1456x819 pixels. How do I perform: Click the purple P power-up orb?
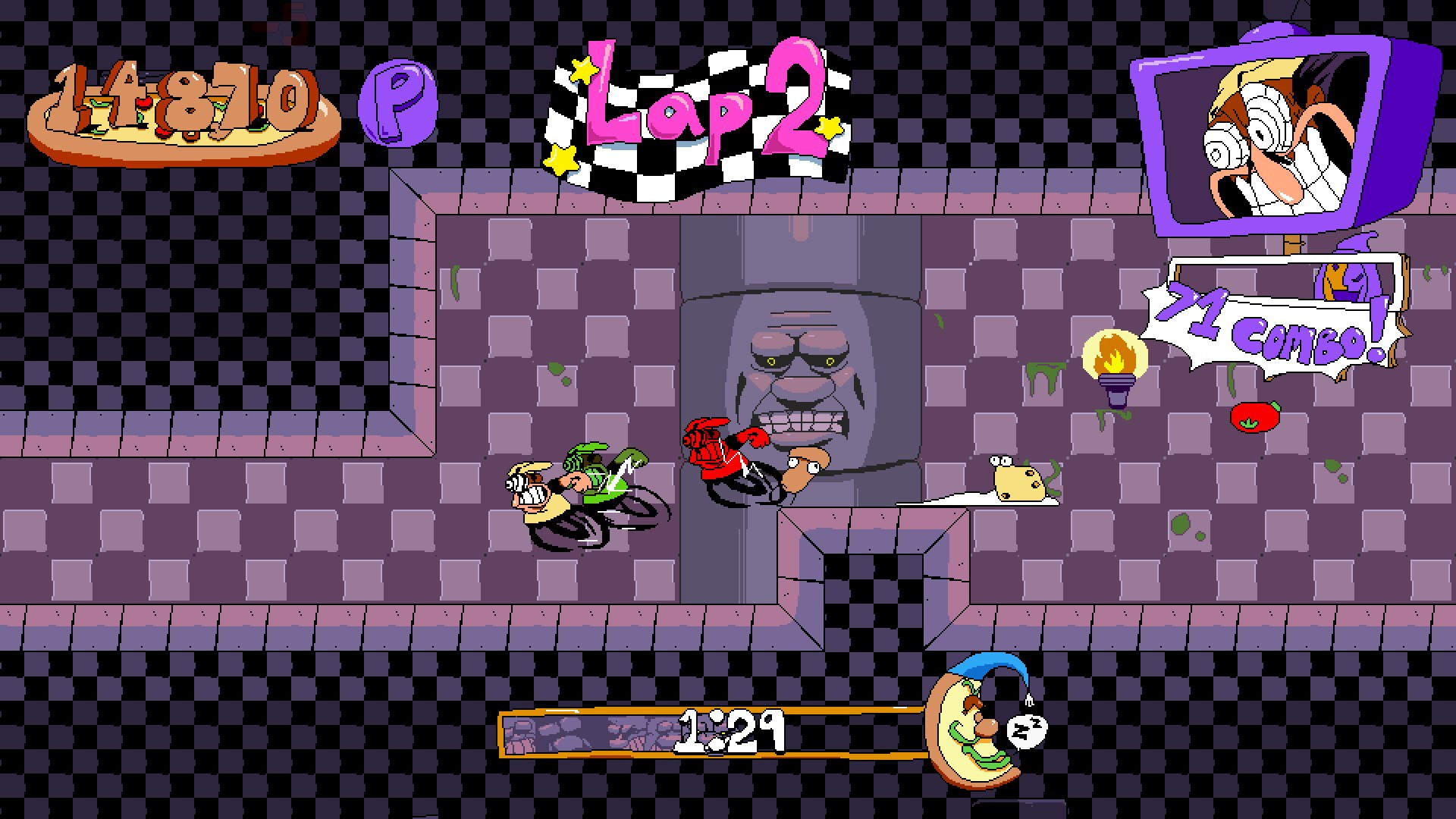click(397, 105)
